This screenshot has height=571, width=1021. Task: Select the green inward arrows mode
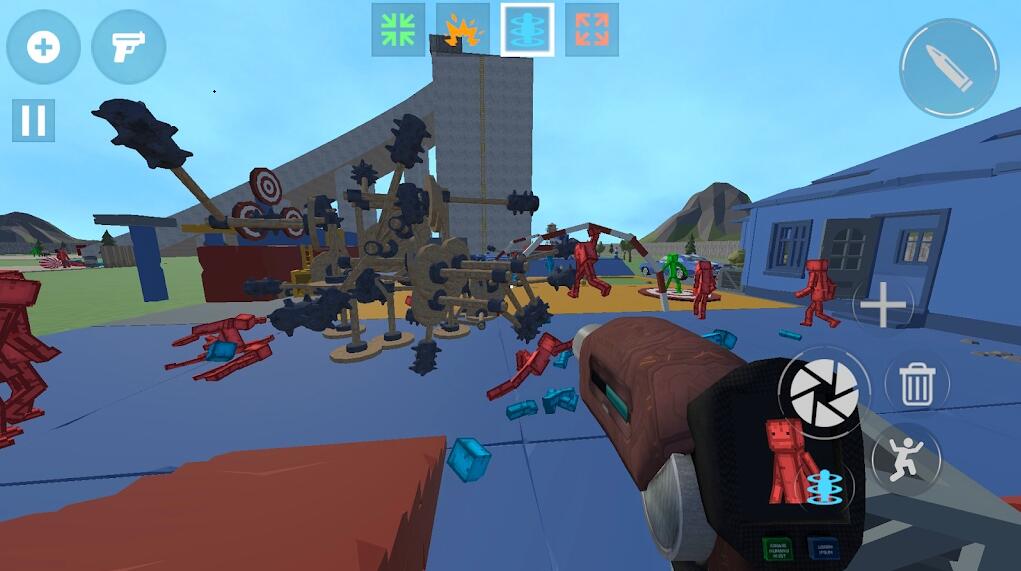point(398,29)
